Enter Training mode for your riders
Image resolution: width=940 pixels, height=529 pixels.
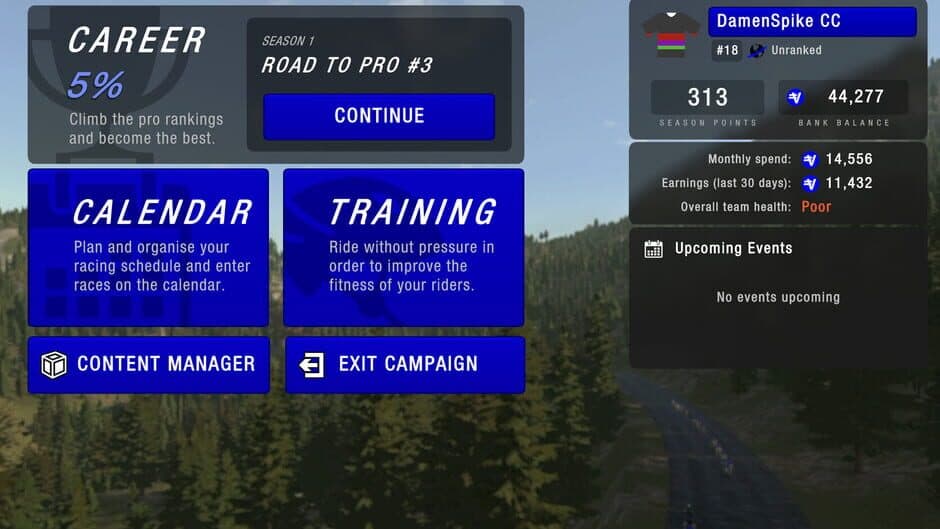coord(404,247)
